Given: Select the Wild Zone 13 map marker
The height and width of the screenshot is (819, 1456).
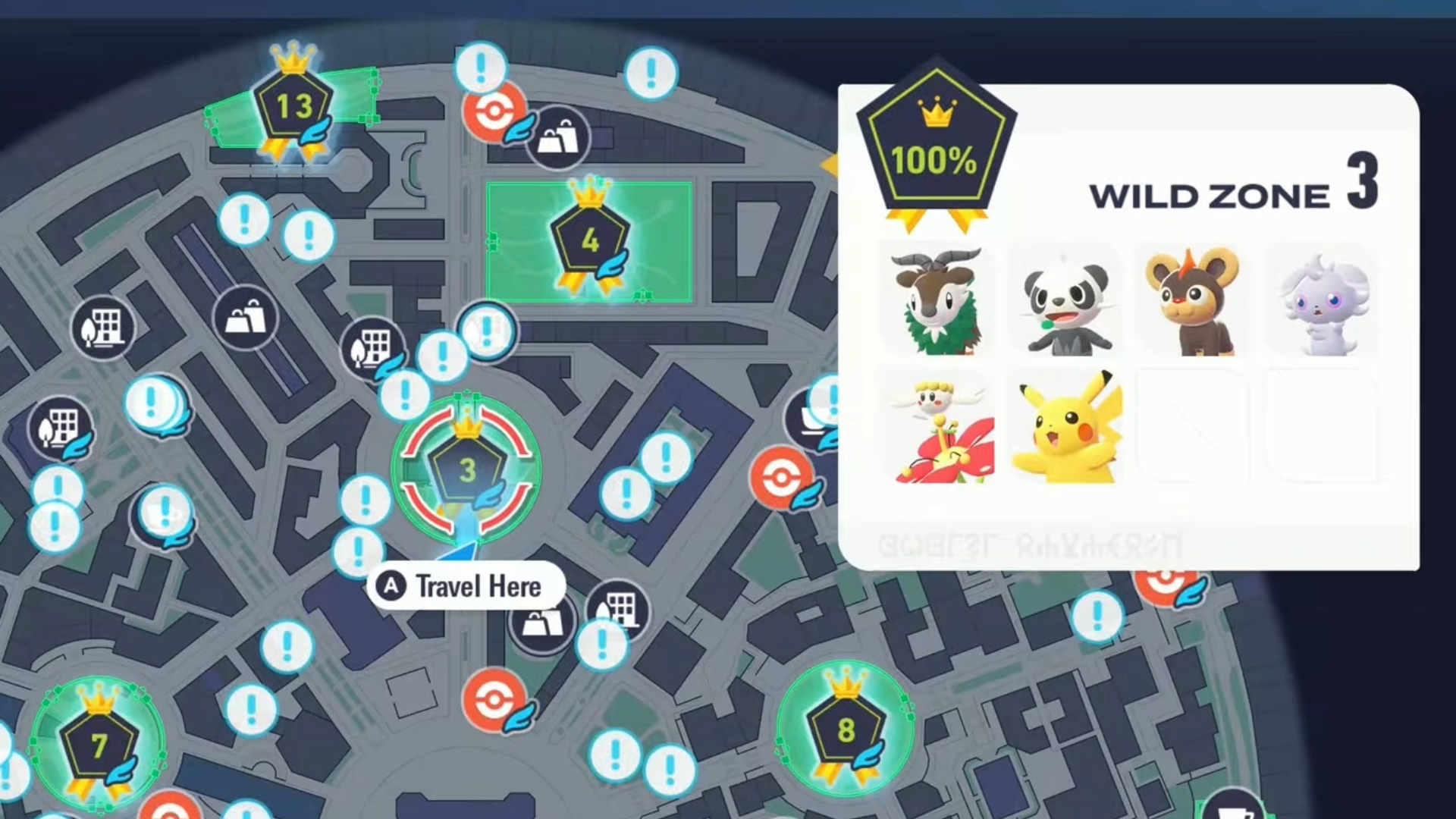Looking at the screenshot, I should click(293, 106).
